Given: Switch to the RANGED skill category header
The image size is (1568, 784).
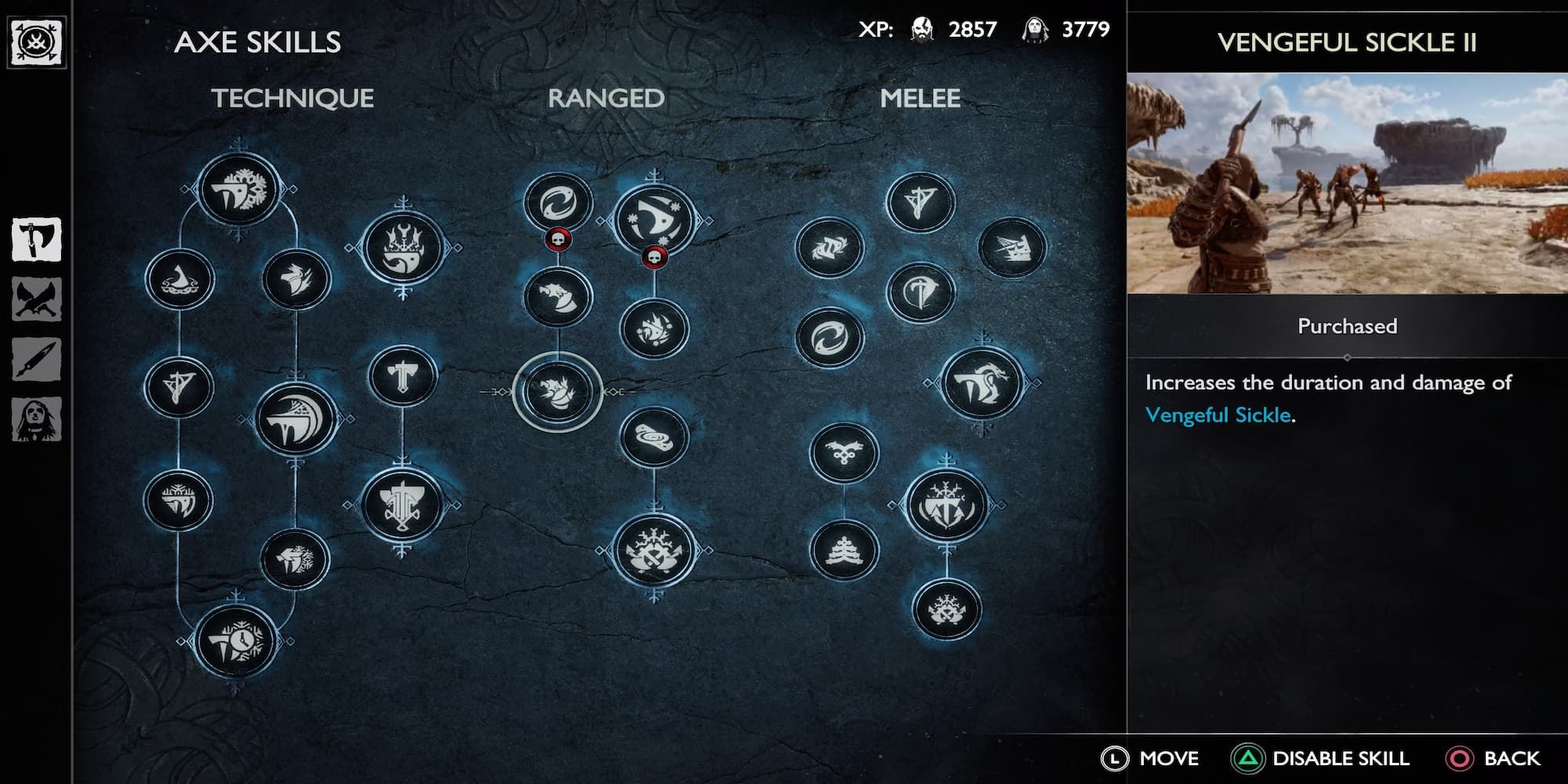Looking at the screenshot, I should (x=604, y=99).
